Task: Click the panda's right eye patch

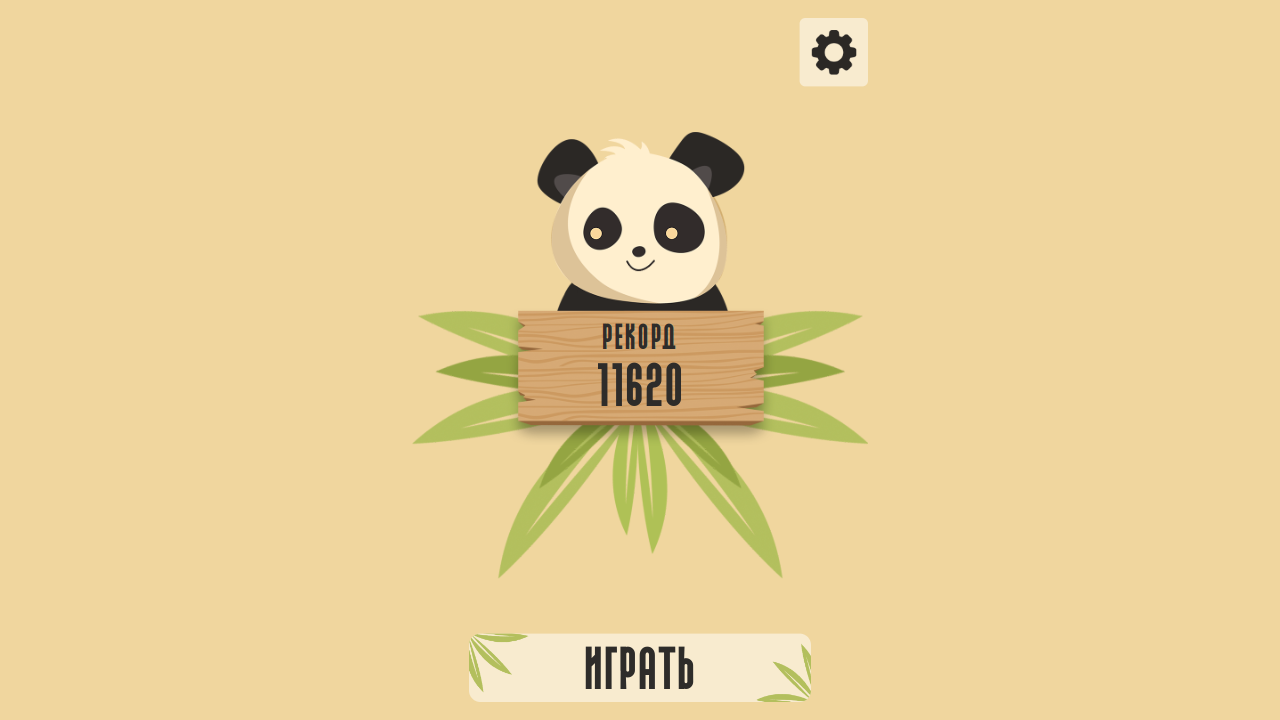Action: pos(678,225)
